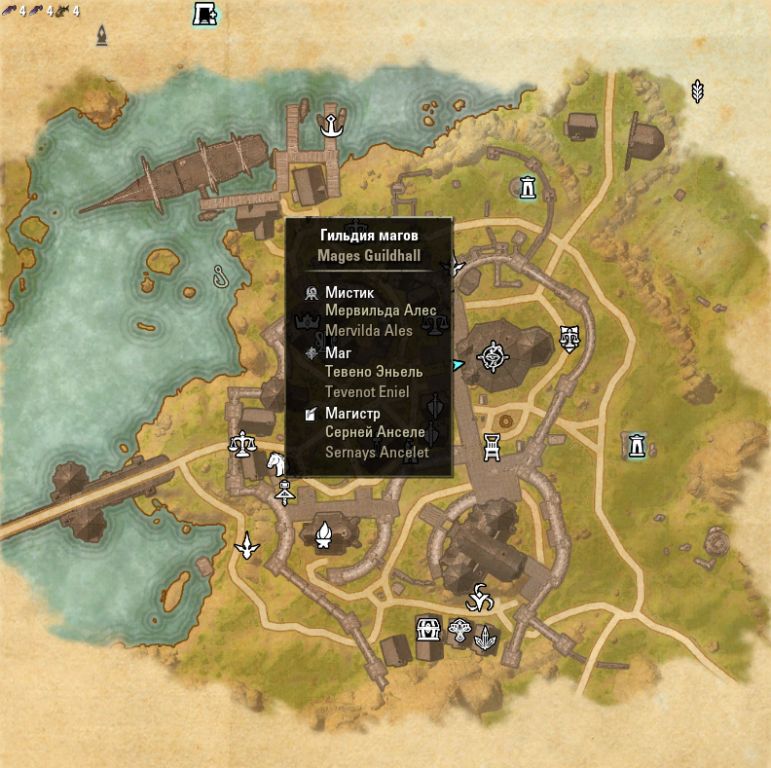Select the Mages Guildhall eye marker
Viewport: 771px width, 768px height.
492,355
